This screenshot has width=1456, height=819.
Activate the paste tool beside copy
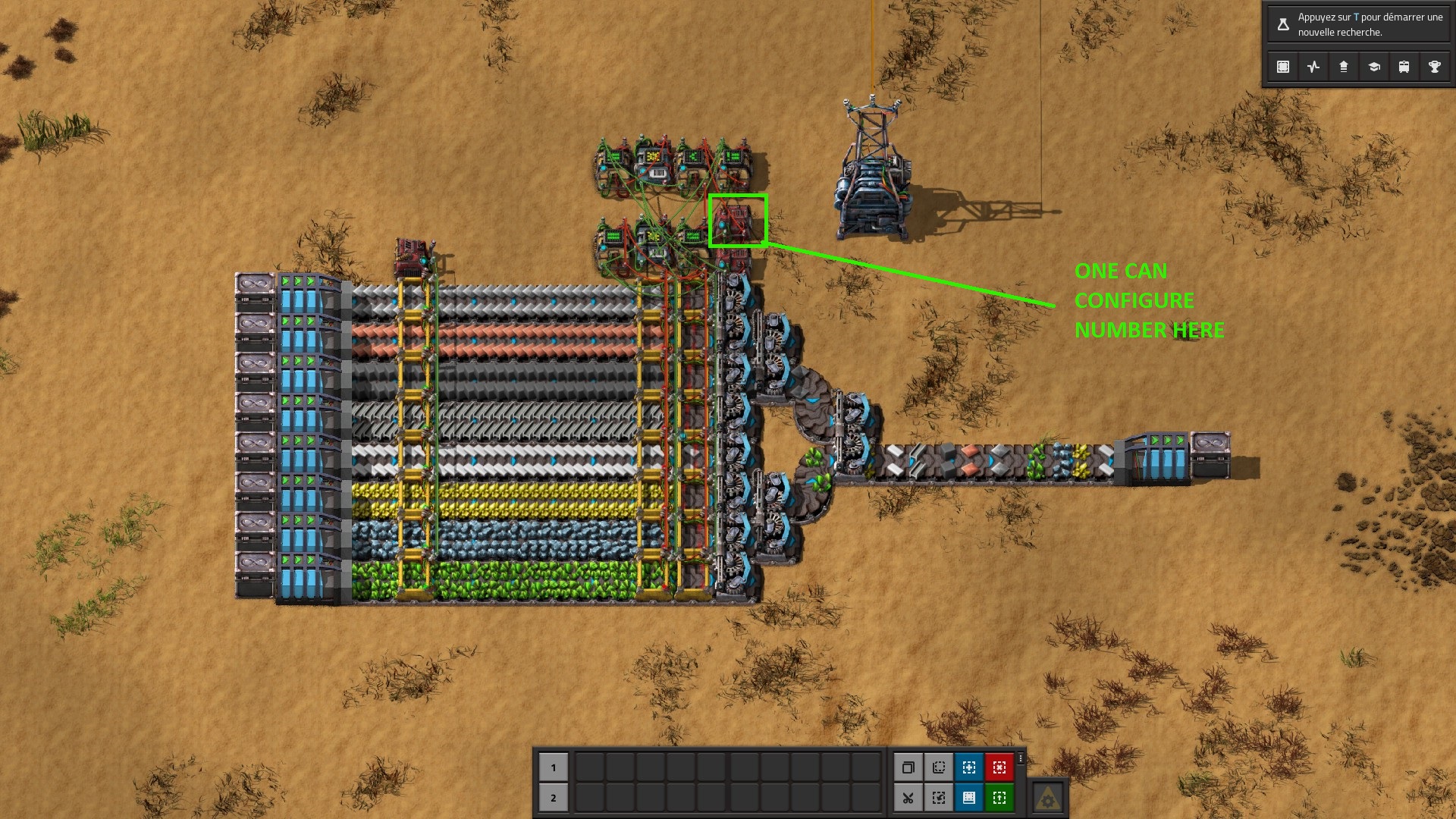939,767
